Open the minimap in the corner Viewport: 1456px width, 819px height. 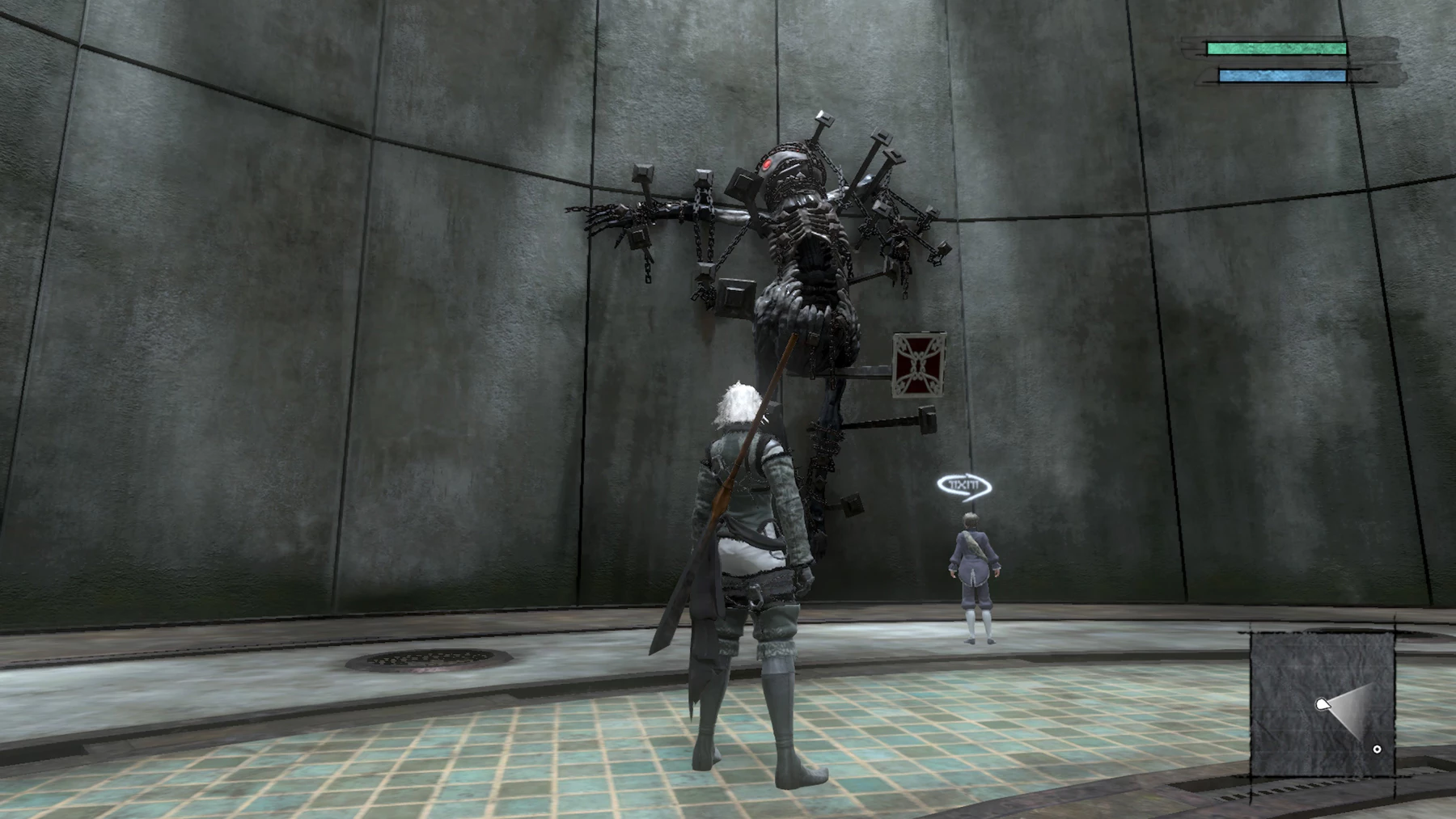(1322, 703)
